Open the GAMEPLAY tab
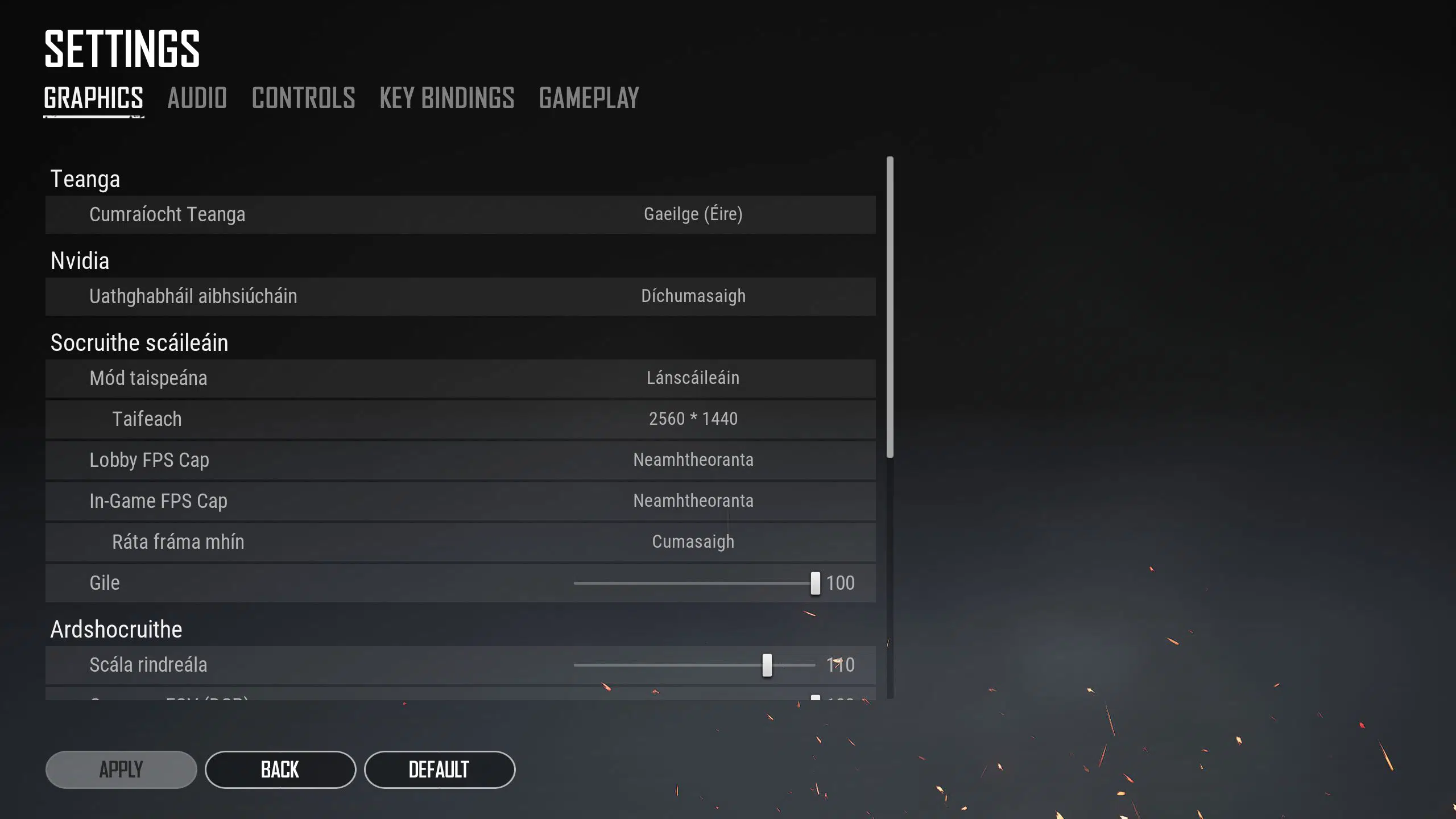The width and height of the screenshot is (1456, 819). [589, 98]
